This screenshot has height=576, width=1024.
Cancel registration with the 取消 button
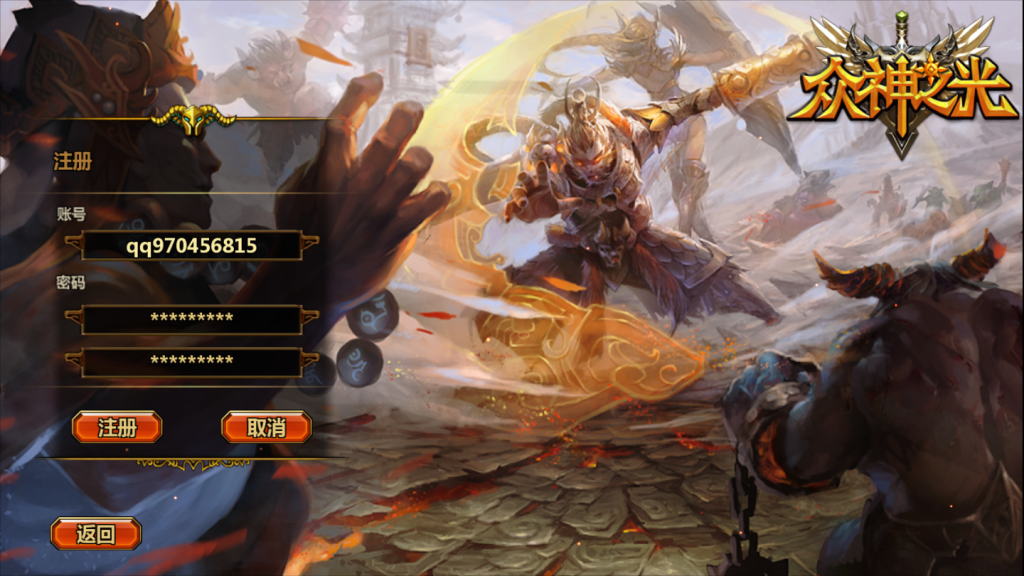coord(266,427)
